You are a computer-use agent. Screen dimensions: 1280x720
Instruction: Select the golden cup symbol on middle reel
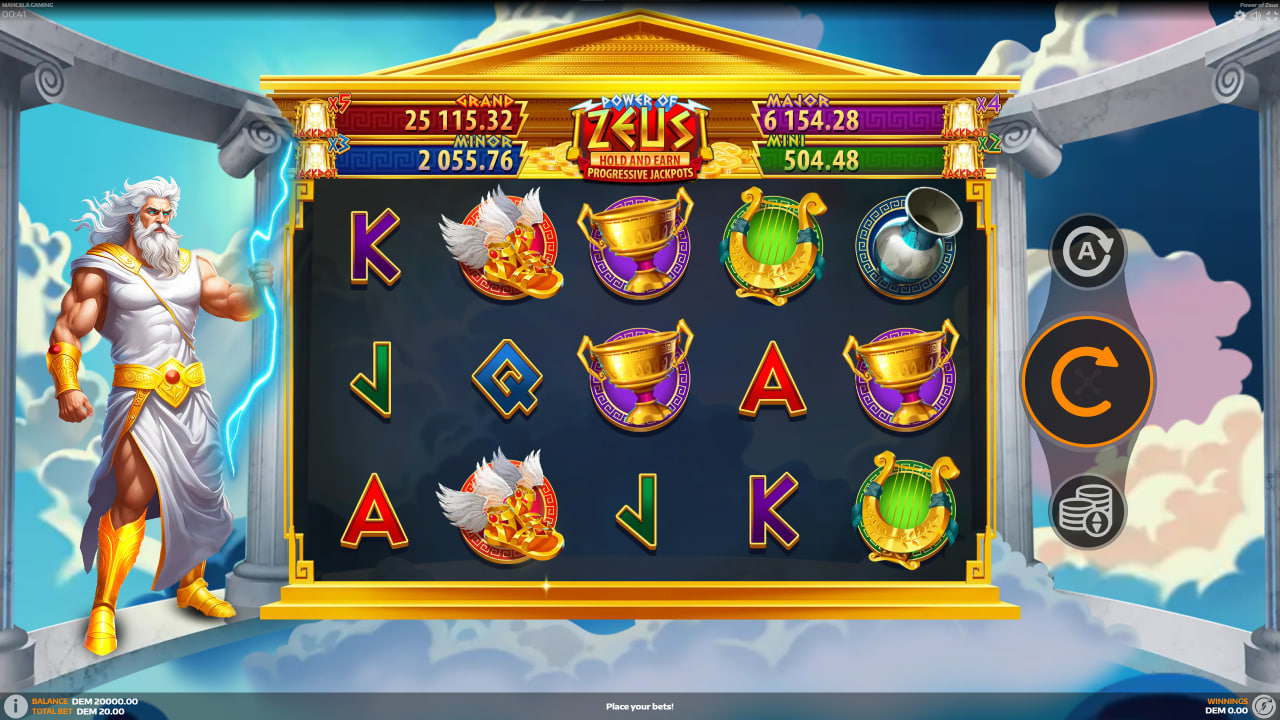pyautogui.click(x=640, y=380)
